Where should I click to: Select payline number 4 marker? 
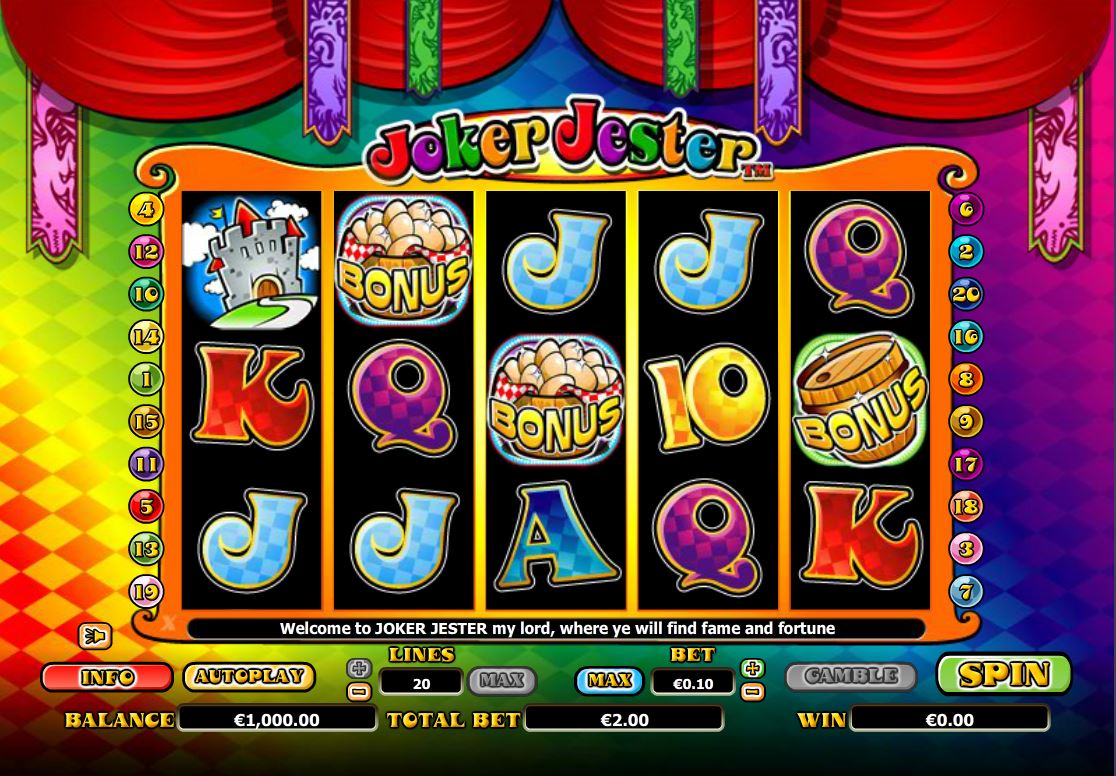pos(146,210)
